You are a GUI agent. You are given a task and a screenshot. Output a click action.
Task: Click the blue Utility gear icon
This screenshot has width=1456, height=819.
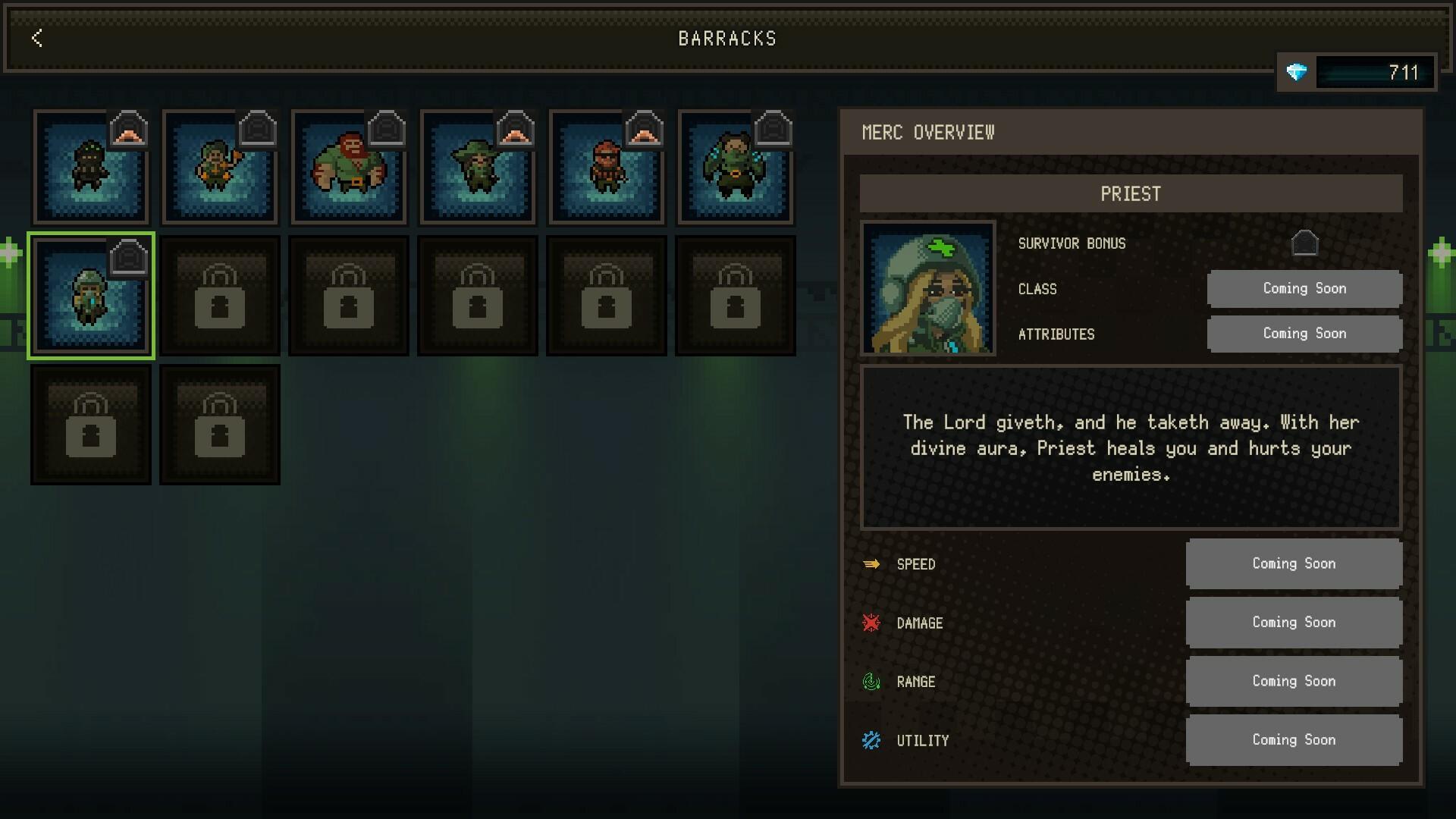872,740
